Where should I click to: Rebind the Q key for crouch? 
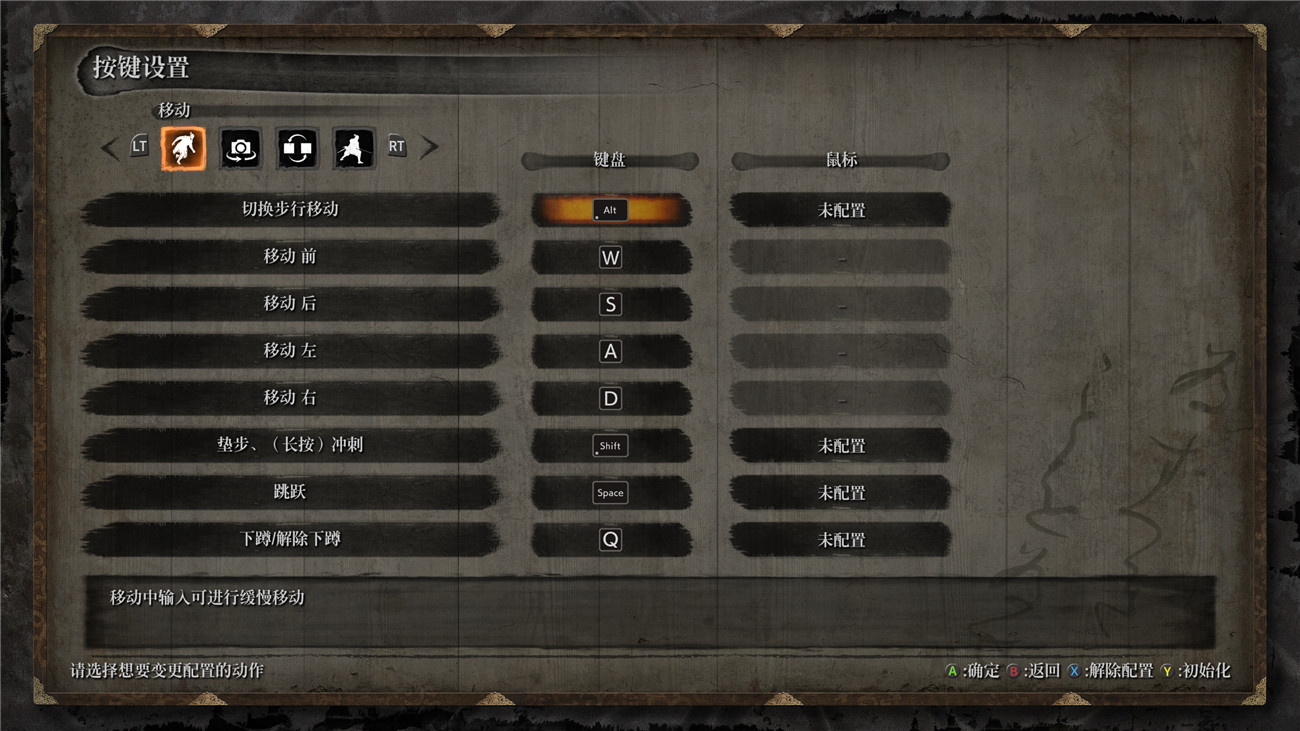click(x=610, y=539)
